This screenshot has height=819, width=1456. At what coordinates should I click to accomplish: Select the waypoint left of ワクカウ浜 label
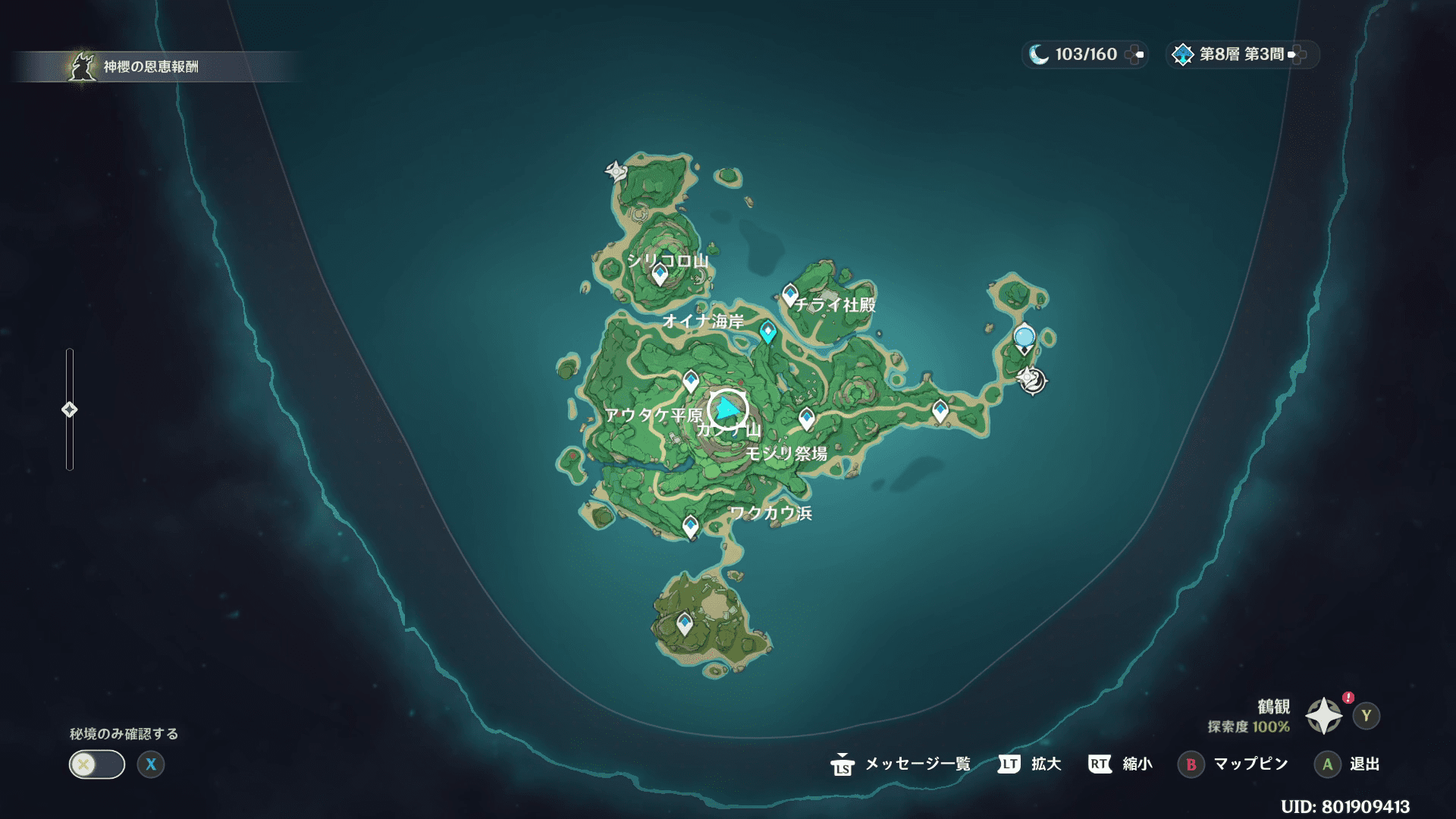pos(690,526)
